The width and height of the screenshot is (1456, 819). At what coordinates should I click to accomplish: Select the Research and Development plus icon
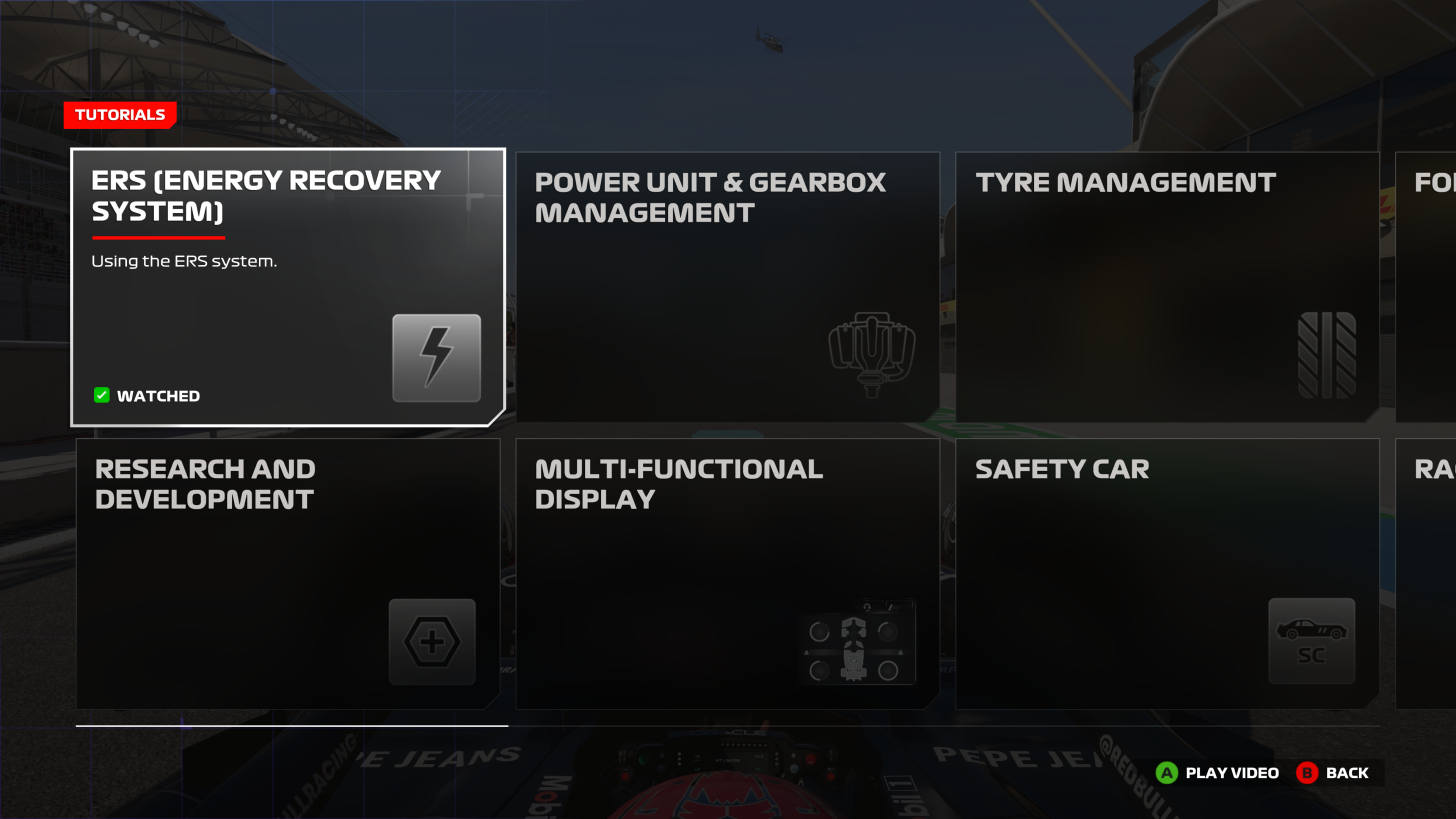click(x=431, y=641)
